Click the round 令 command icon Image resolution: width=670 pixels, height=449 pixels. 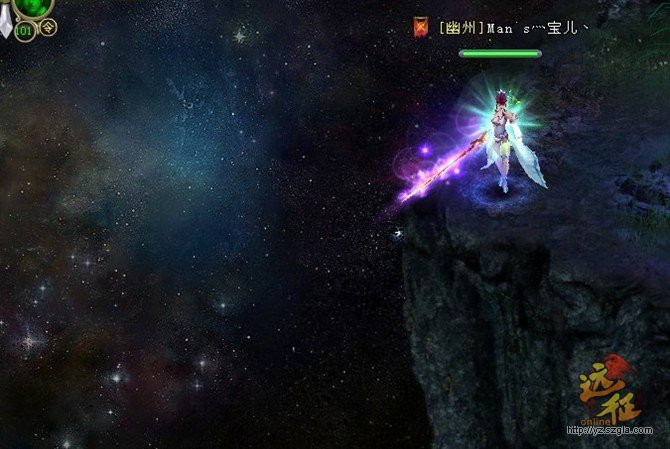coord(49,27)
